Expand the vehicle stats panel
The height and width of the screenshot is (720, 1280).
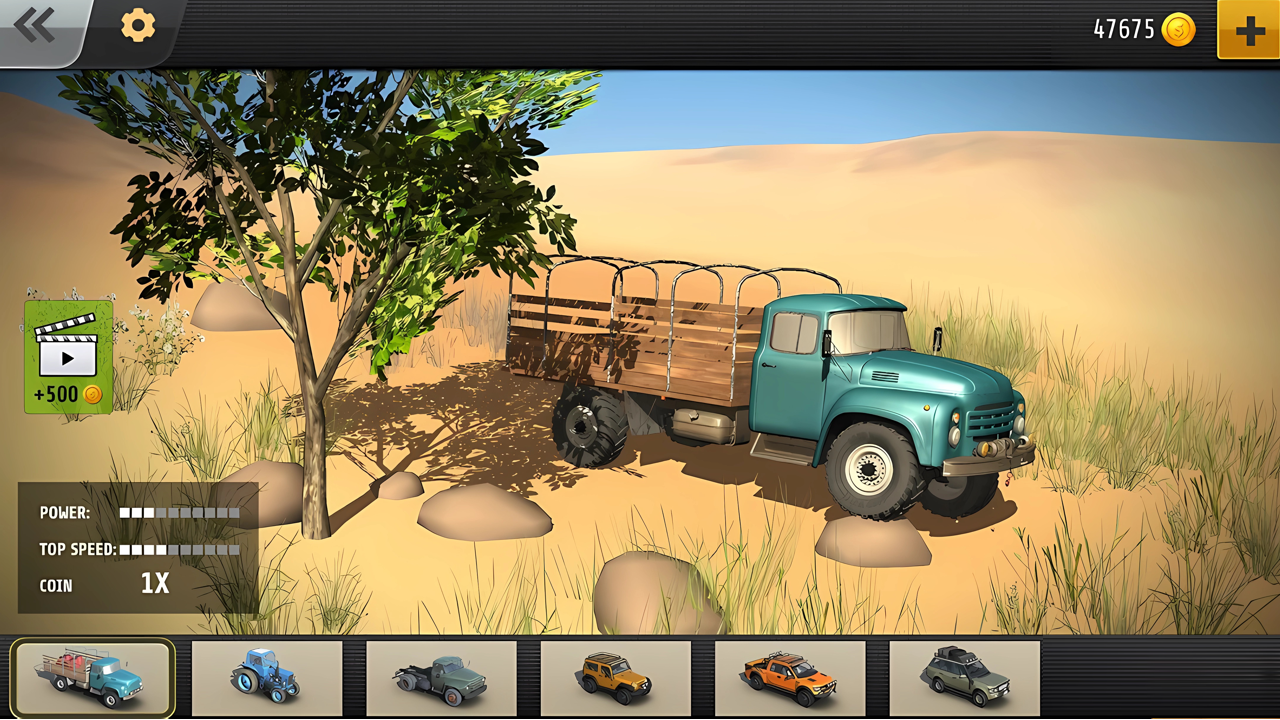[137, 549]
